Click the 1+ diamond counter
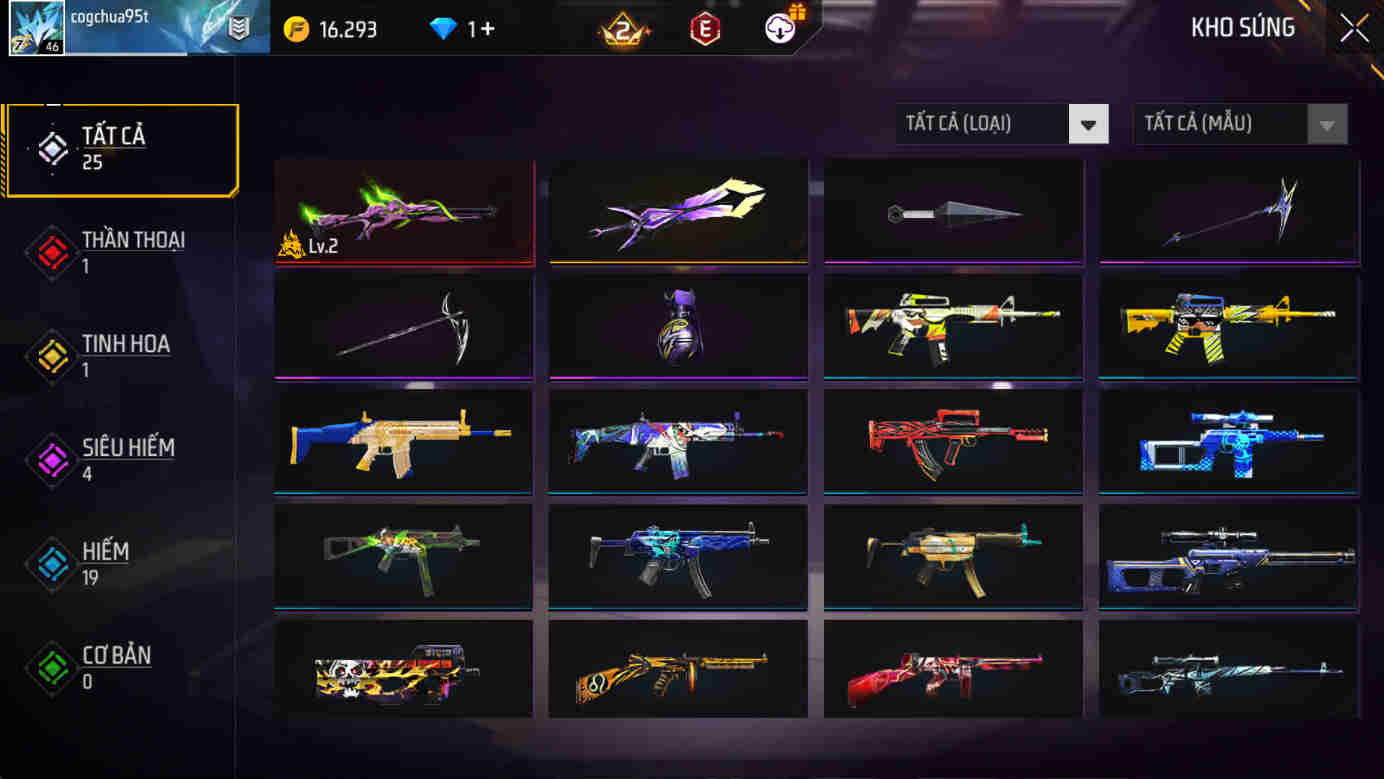Screen dimensions: 1384x779 (479, 27)
